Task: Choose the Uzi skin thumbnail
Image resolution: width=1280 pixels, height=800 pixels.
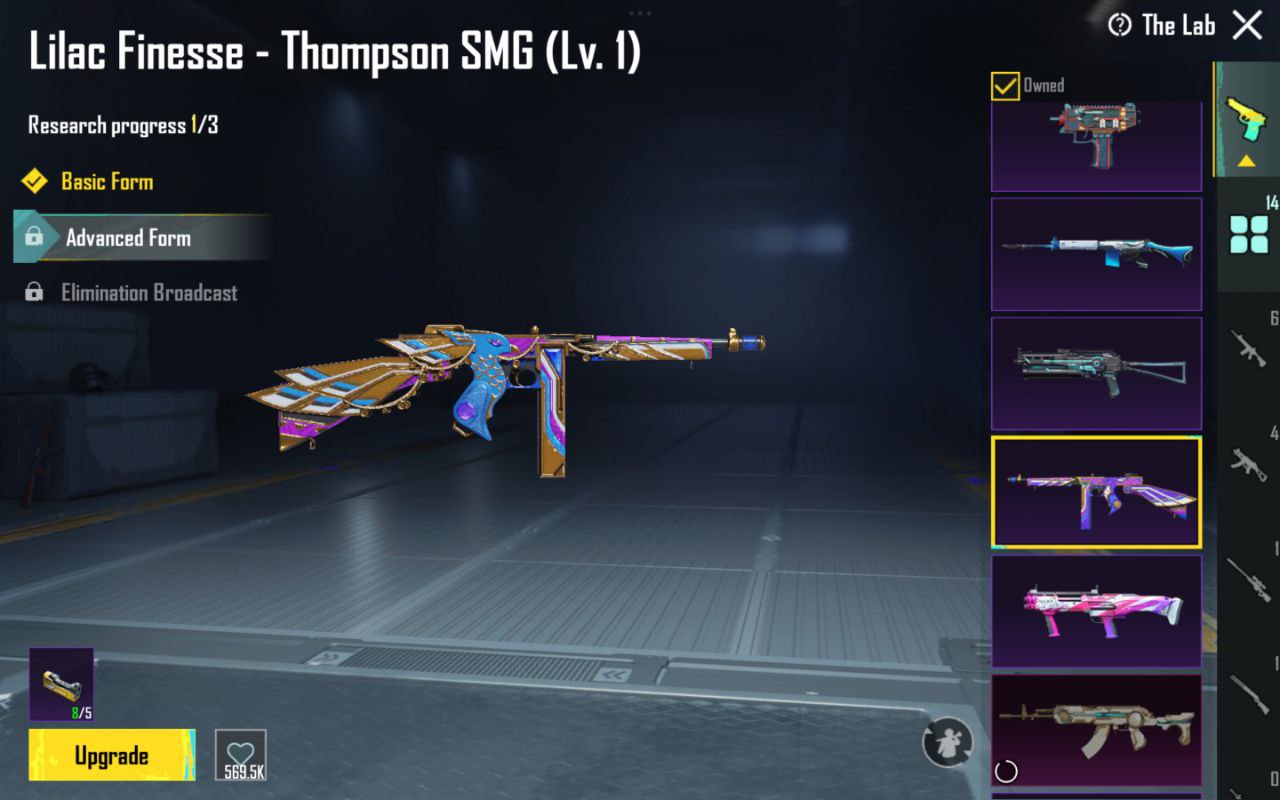Action: [1096, 145]
